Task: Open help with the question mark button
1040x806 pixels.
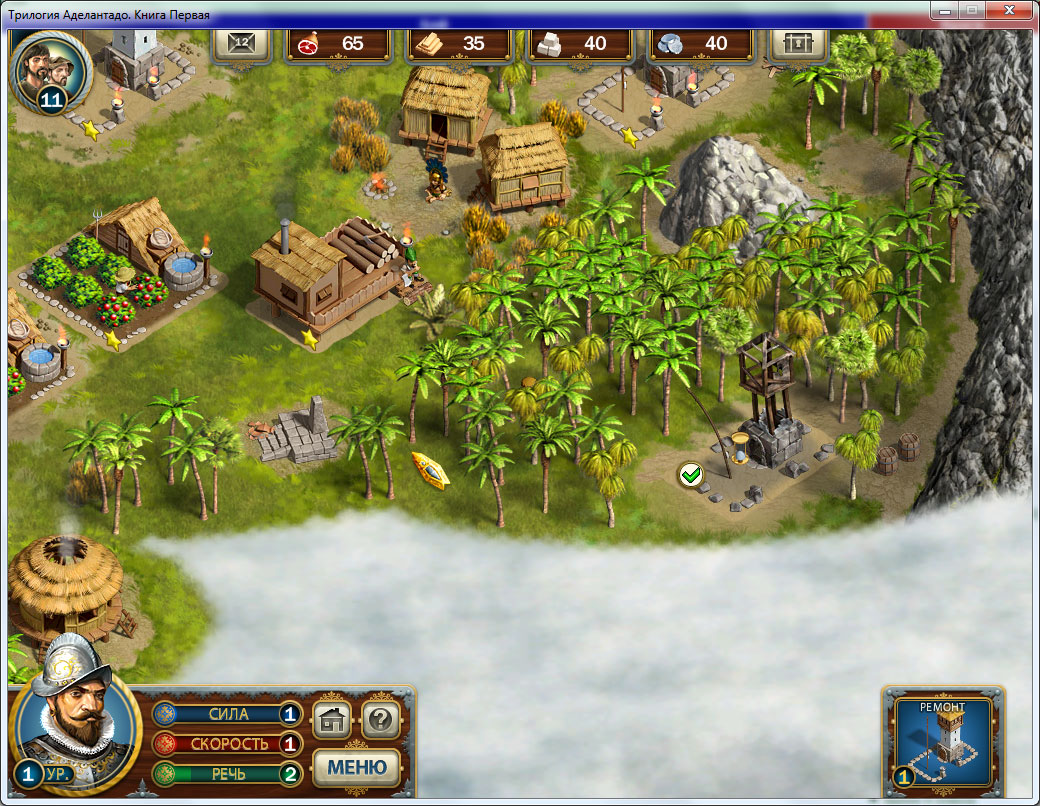Action: [x=380, y=719]
